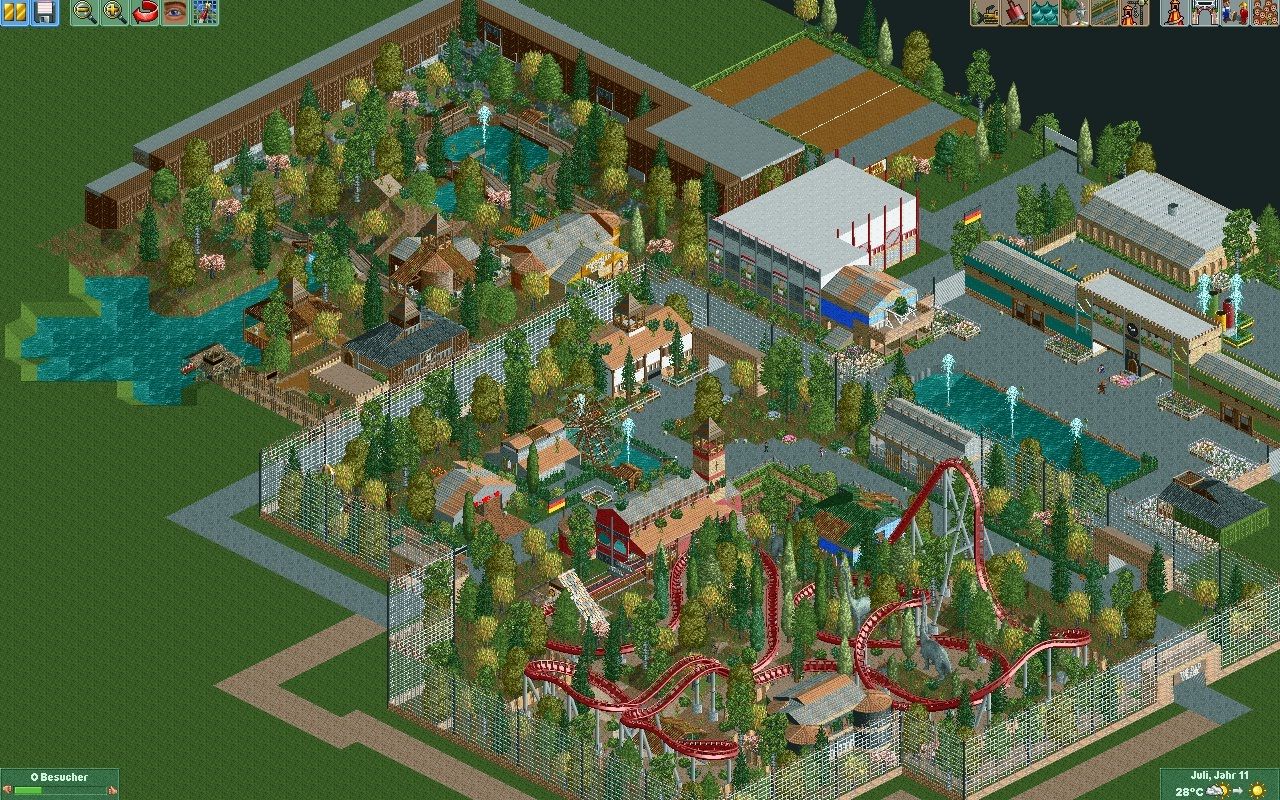This screenshot has width=1280, height=800.
Task: Open the bulldozer clear scenery tool
Action: 985,13
